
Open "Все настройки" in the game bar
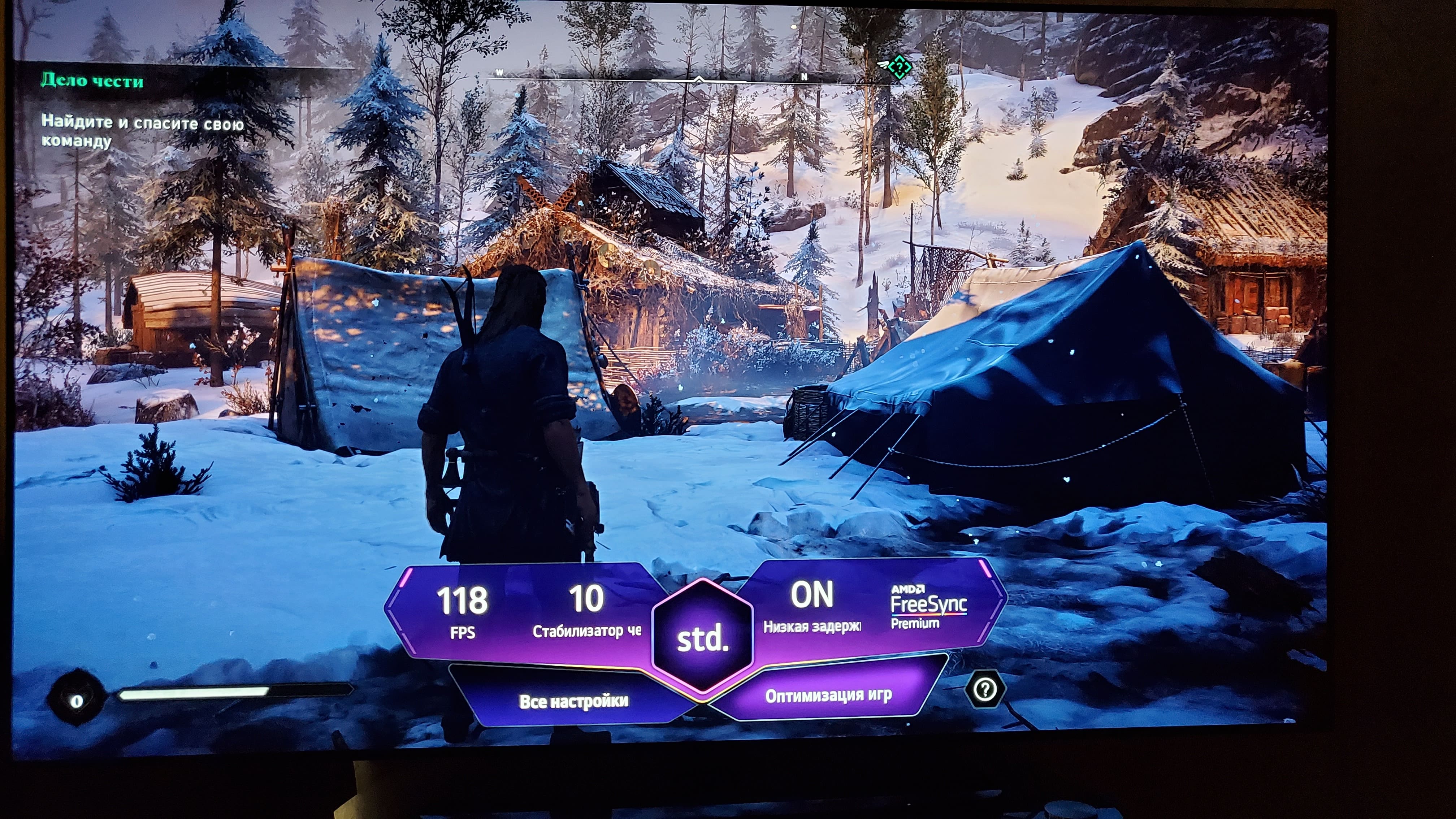pyautogui.click(x=573, y=701)
